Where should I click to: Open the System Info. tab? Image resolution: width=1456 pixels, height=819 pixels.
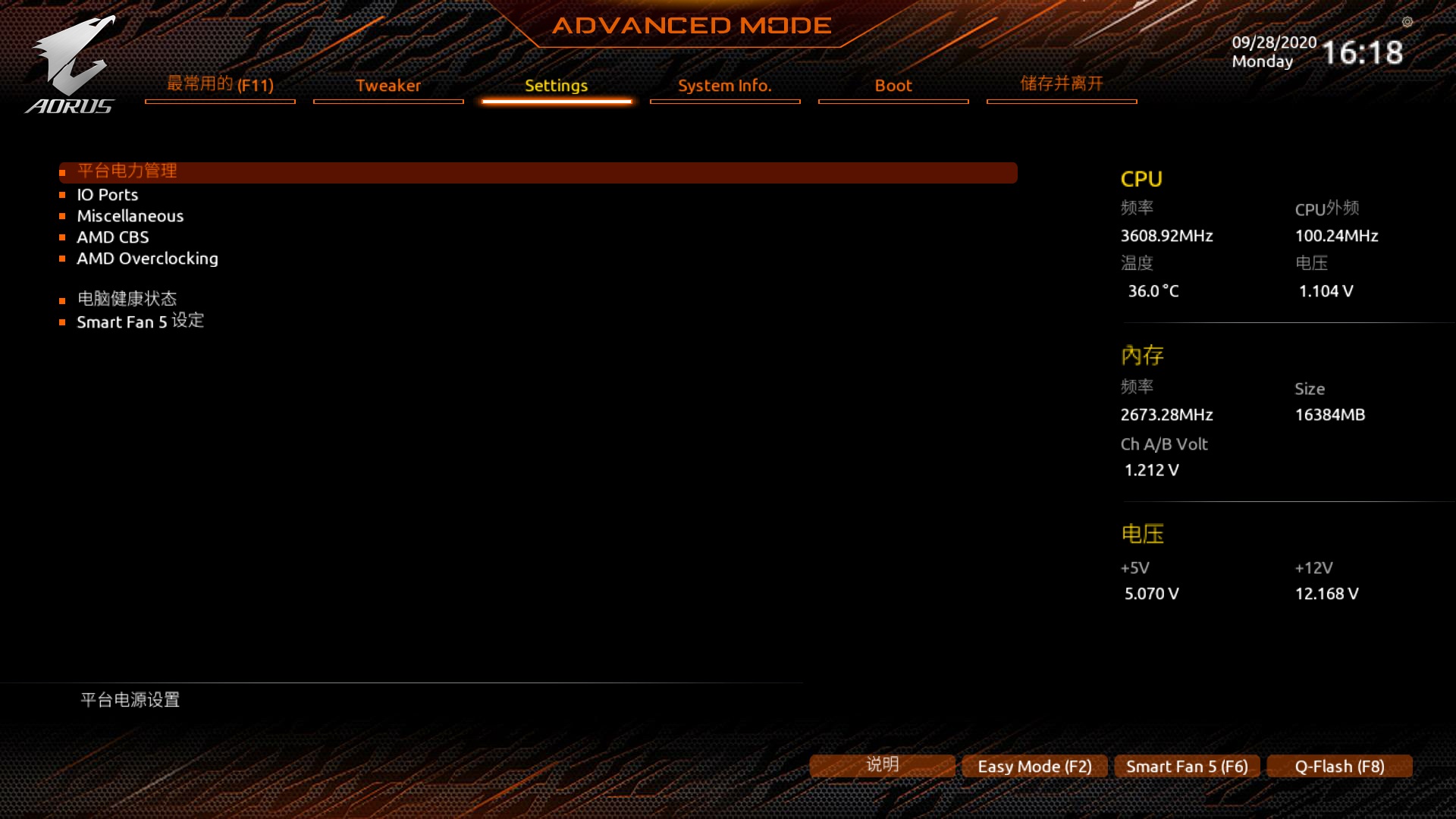pyautogui.click(x=724, y=86)
